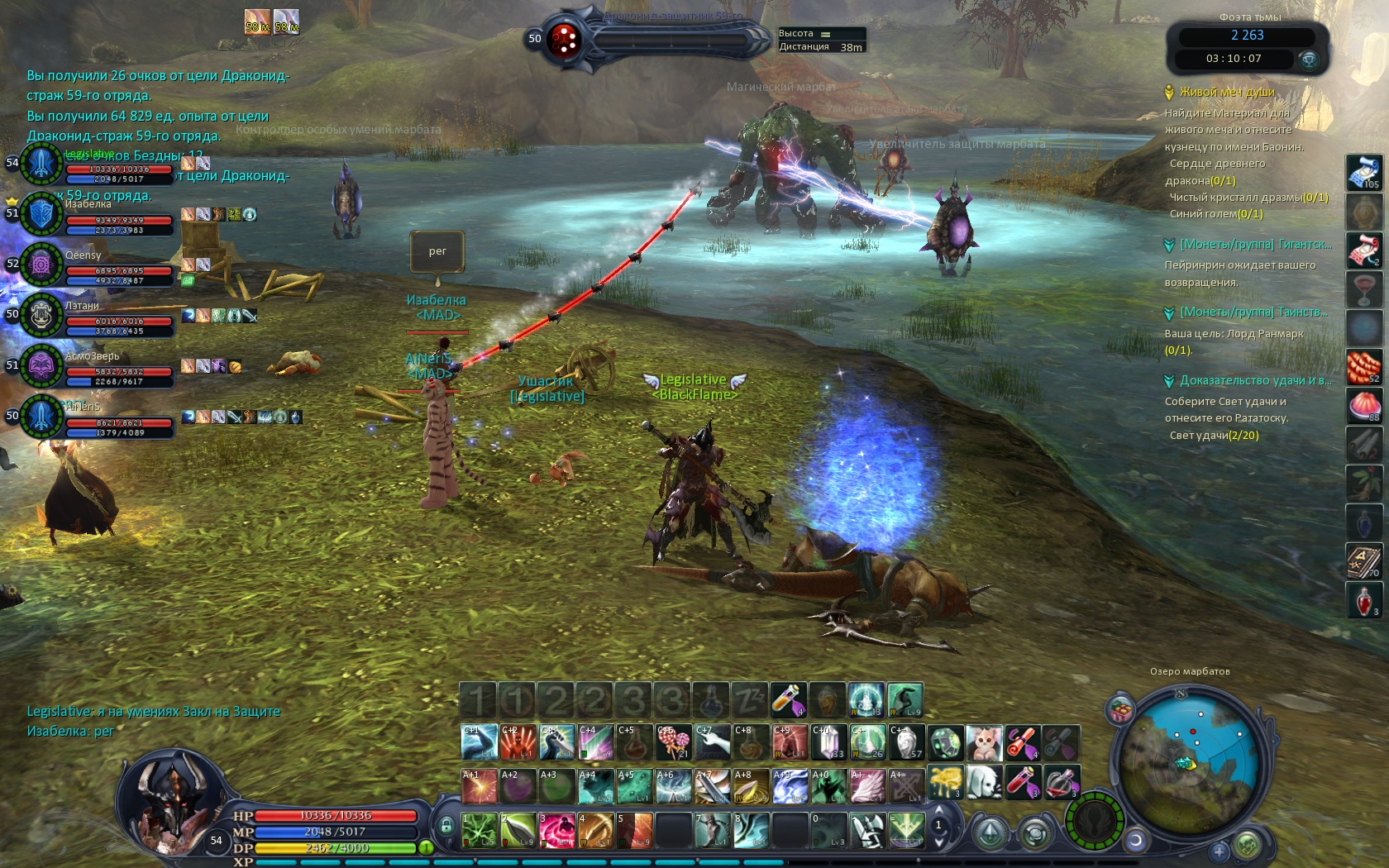Viewport: 1389px width, 868px height.
Task: Select the crescent moon button near the minimap
Action: pos(1136,841)
